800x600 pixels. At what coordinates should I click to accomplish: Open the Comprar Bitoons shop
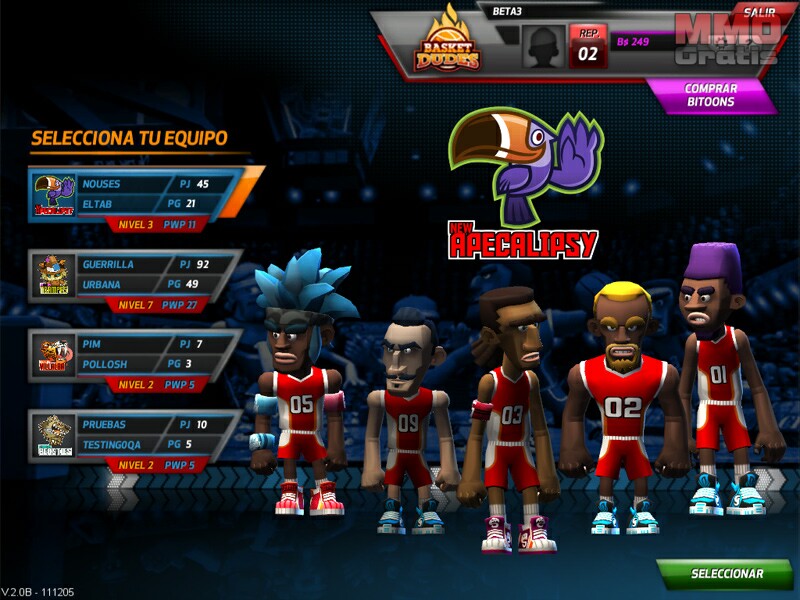point(711,95)
